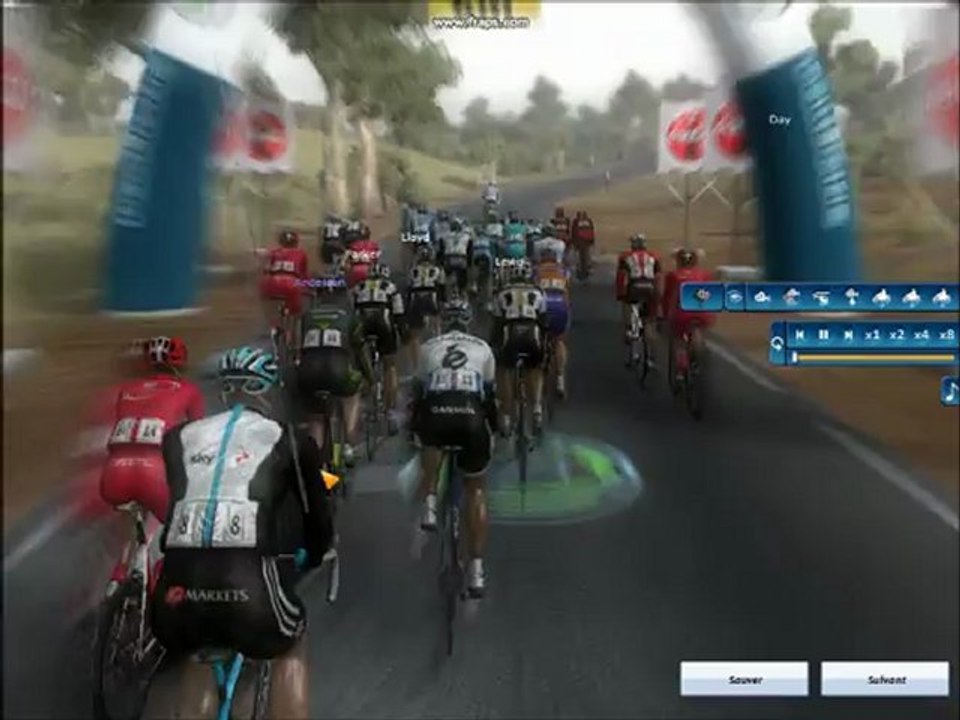
Task: Go to next with the Suivant button
Action: pyautogui.click(x=885, y=679)
